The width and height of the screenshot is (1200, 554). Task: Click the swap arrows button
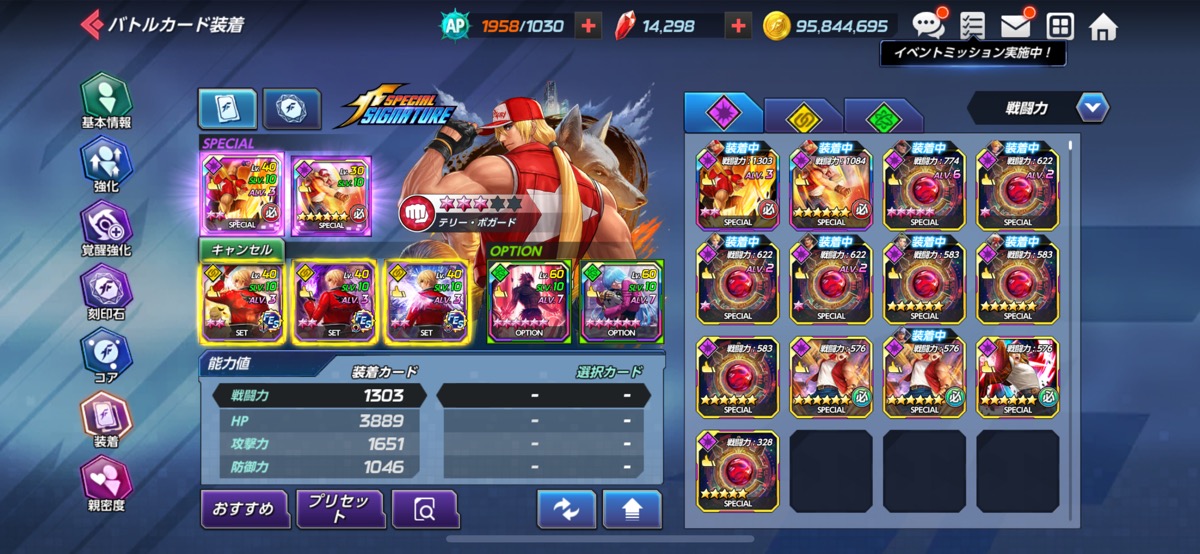566,509
